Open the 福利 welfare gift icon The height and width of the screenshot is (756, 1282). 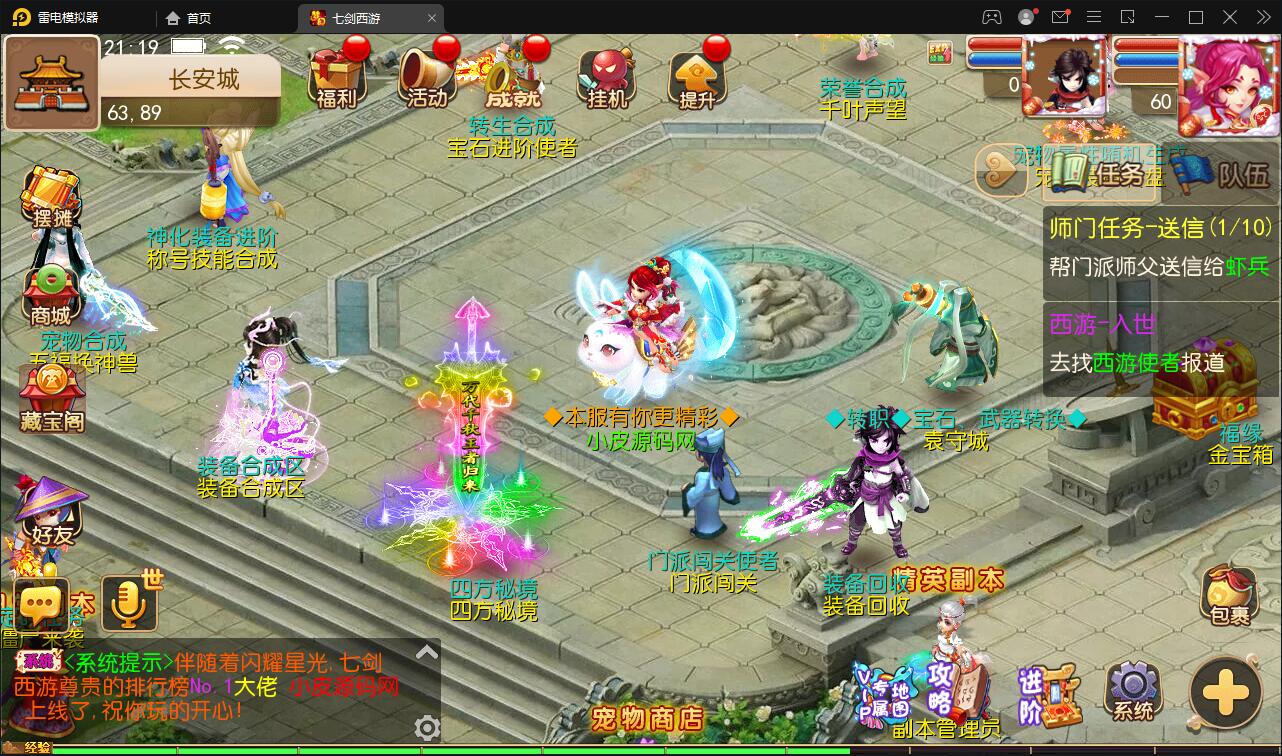336,76
